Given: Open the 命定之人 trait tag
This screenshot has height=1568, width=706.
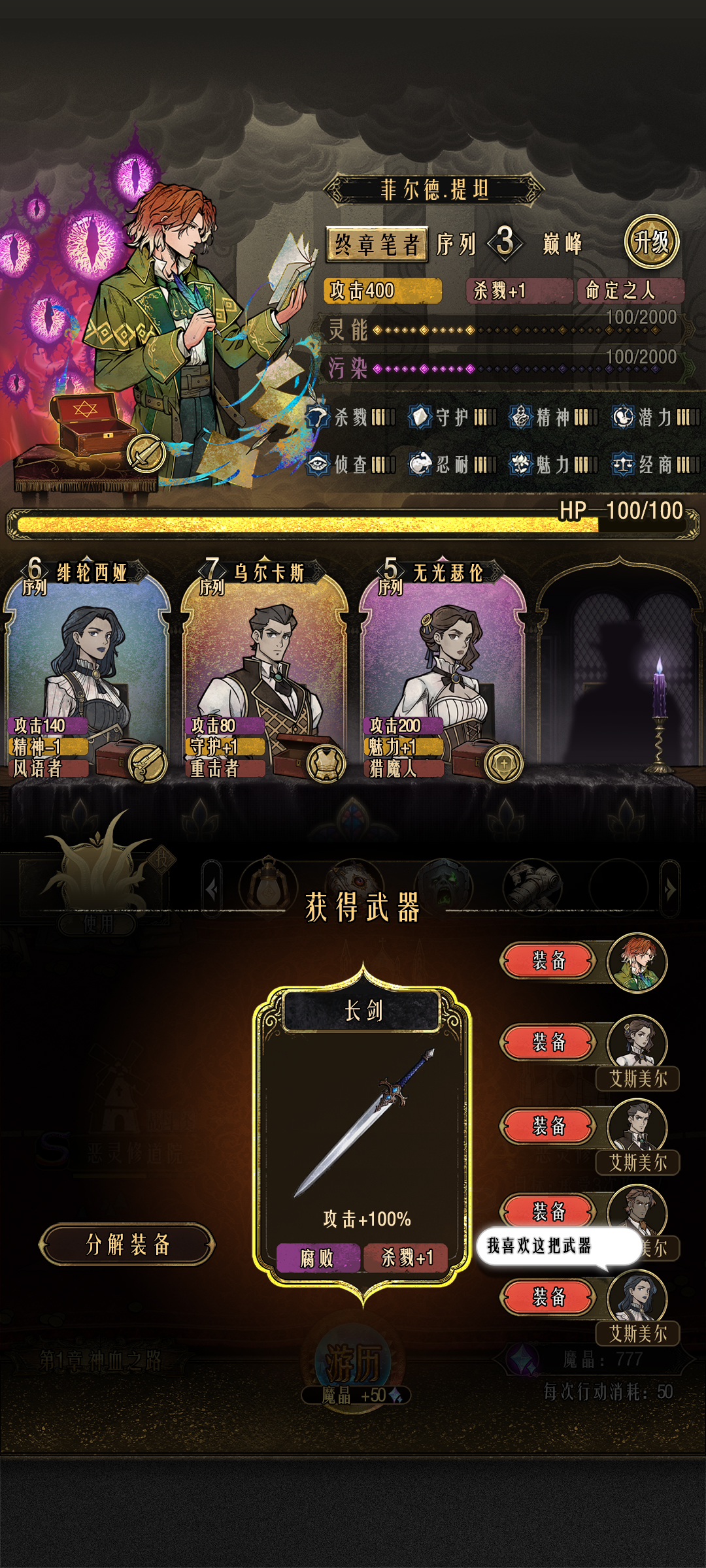Looking at the screenshot, I should pos(630,291).
